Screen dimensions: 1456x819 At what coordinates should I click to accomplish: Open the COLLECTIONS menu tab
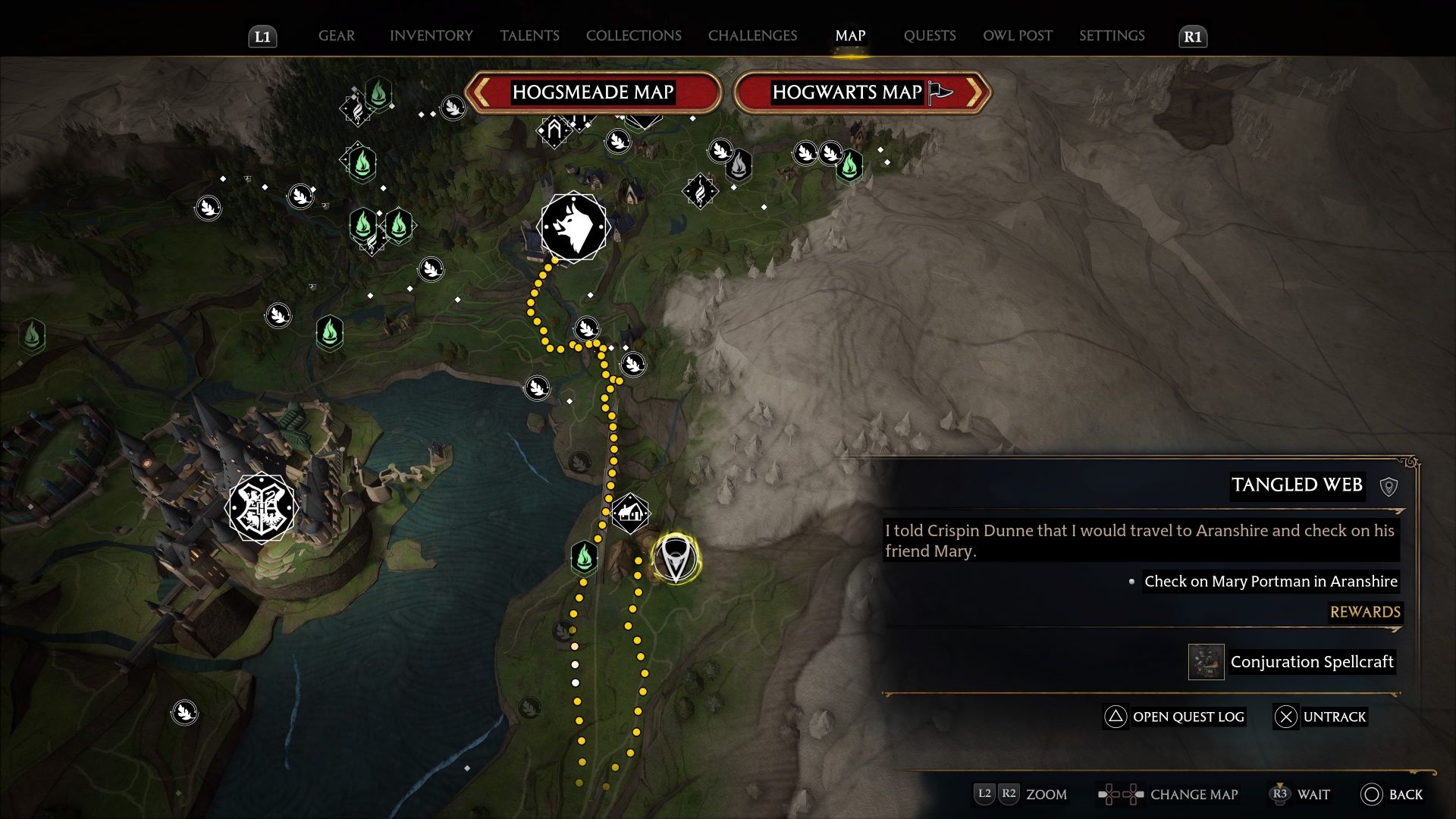633,36
